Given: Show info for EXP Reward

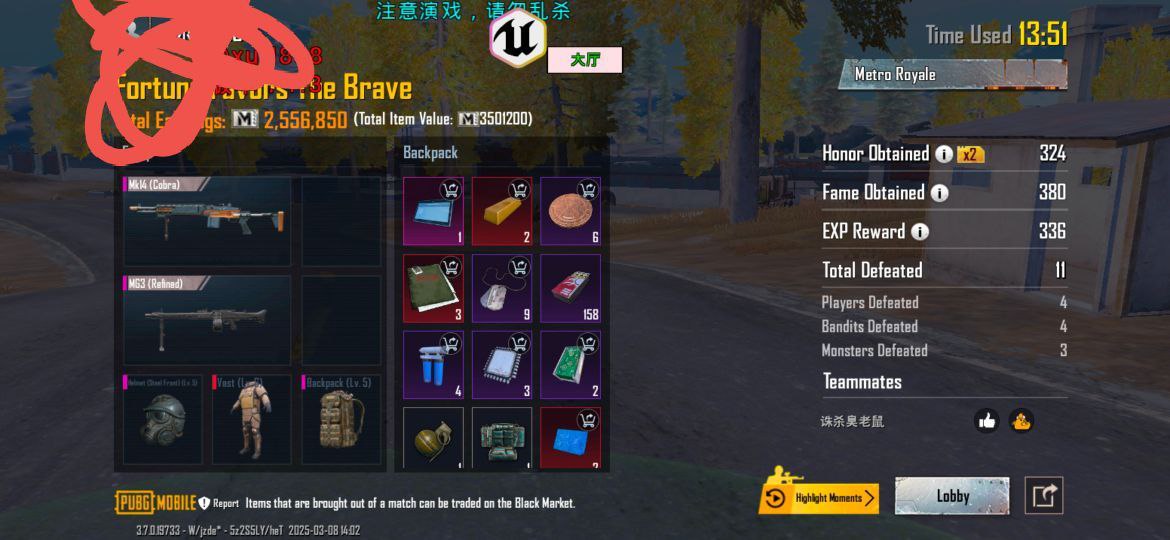Looking at the screenshot, I should [x=919, y=232].
